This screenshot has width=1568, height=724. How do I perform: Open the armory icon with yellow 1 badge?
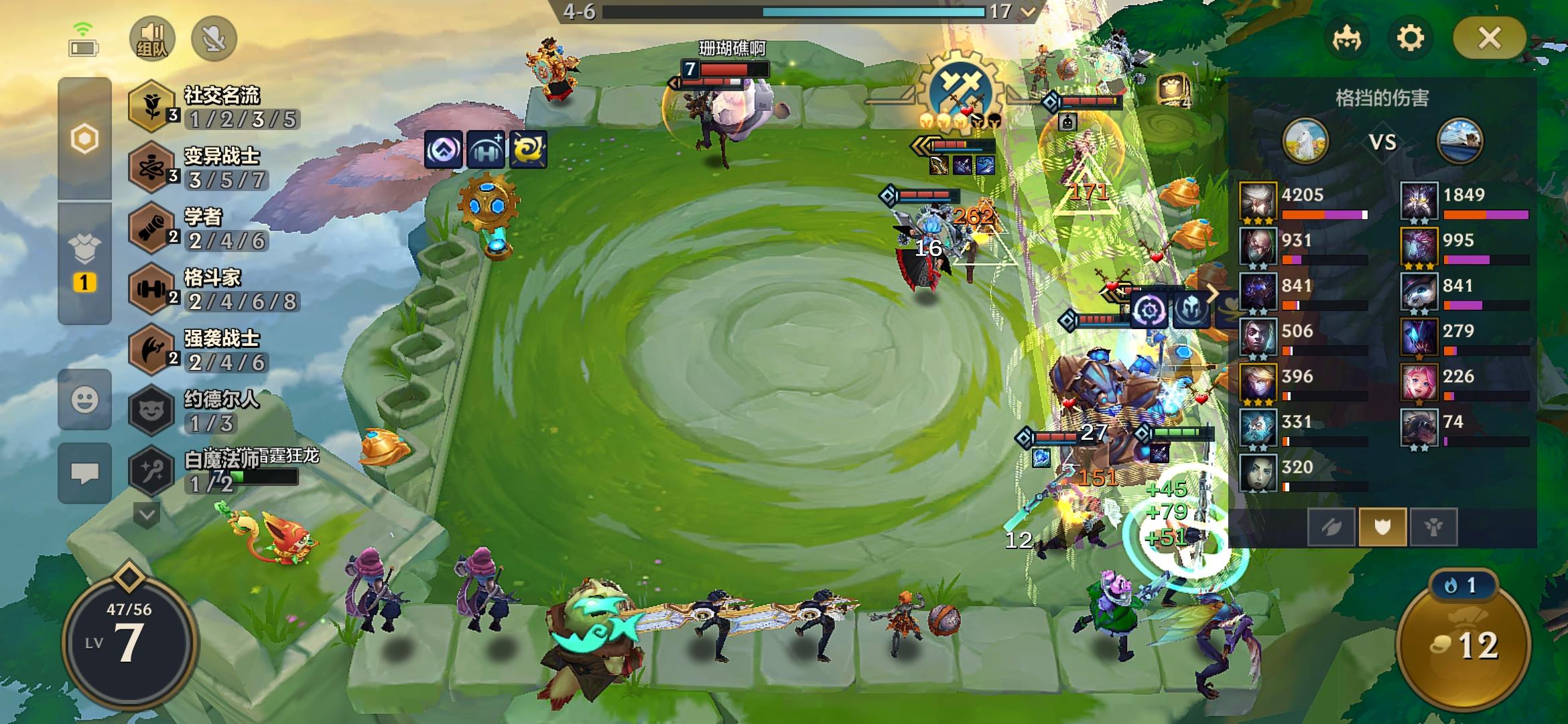[x=85, y=261]
